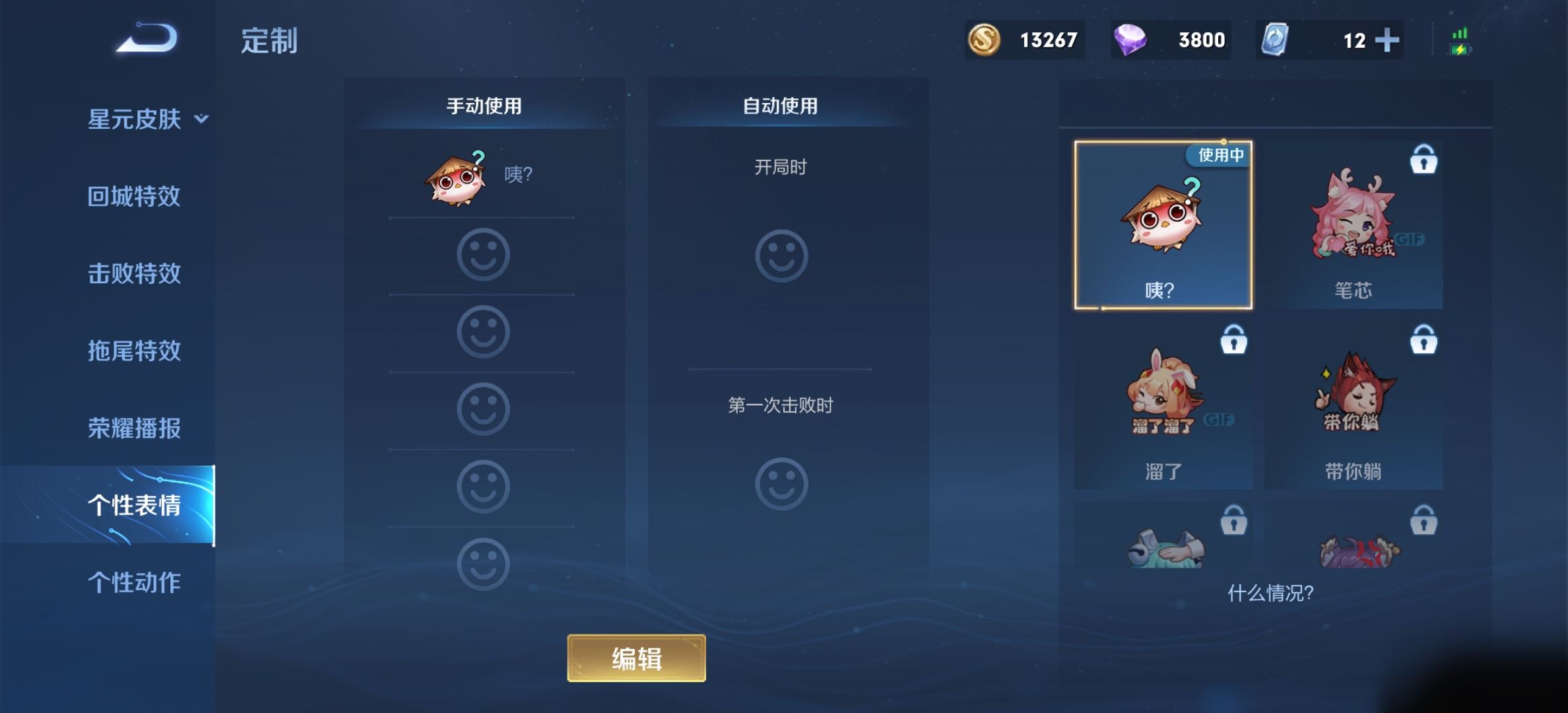Select the locked 笔芯 emote
Screen dimensions: 1568x713
point(1353,224)
